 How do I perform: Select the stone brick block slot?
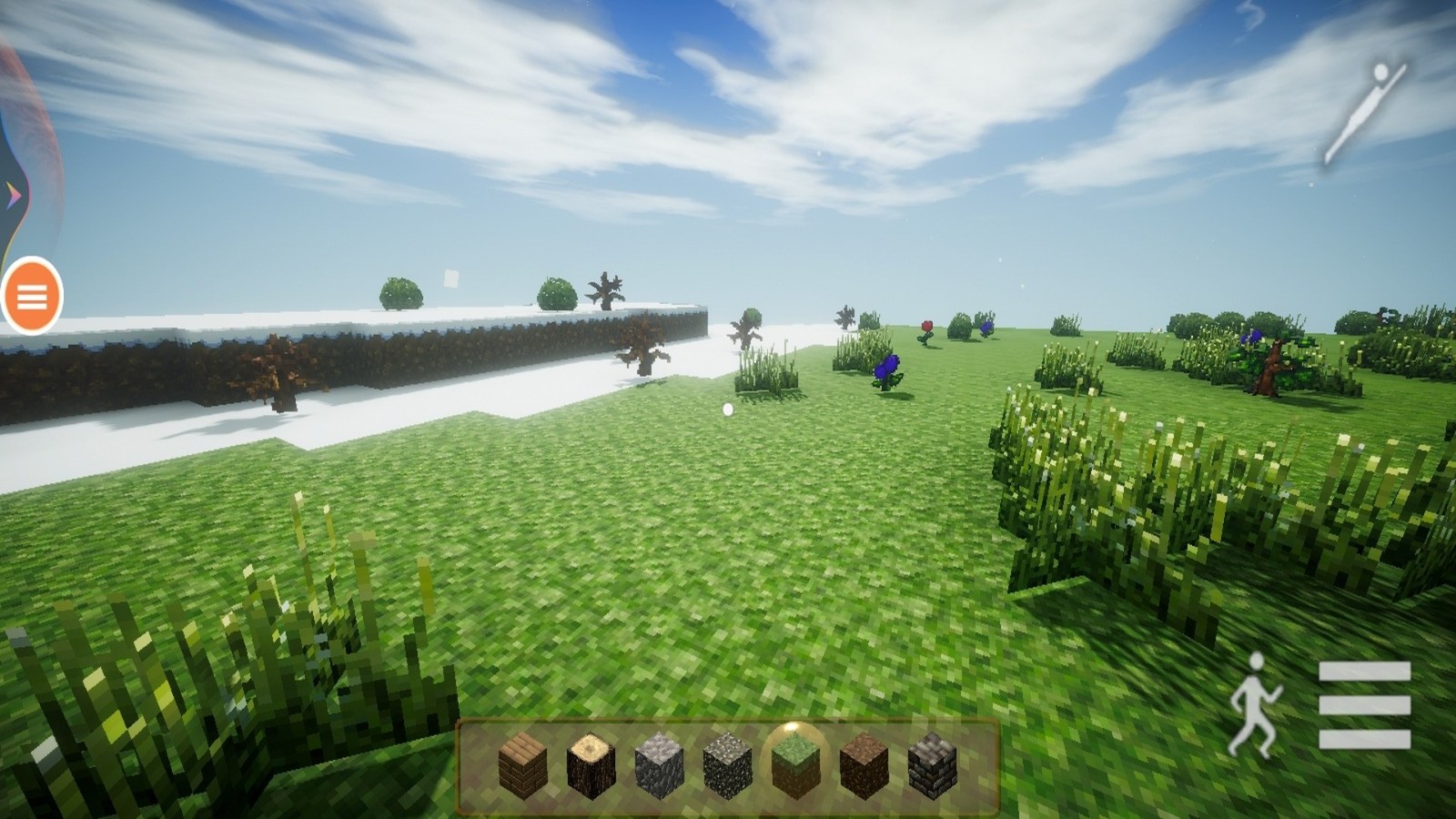coord(932,765)
